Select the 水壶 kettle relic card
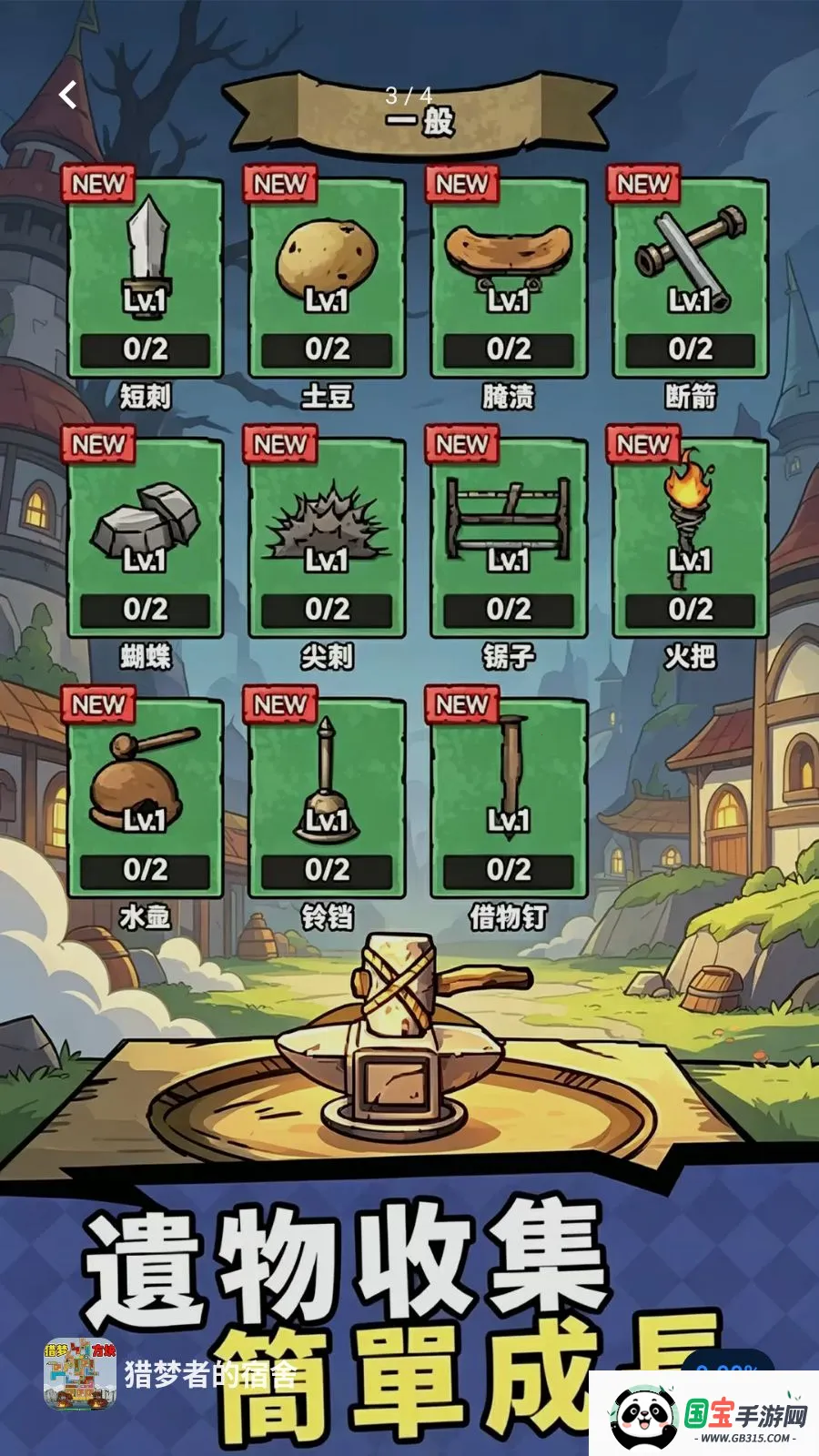The image size is (819, 1456). (x=145, y=799)
